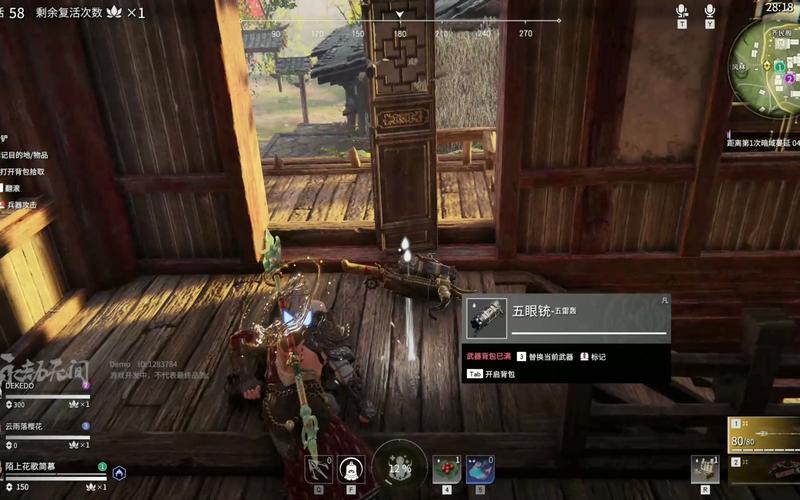800x500 pixels.
Task: Use the red berry healing item slot
Action: point(446,468)
